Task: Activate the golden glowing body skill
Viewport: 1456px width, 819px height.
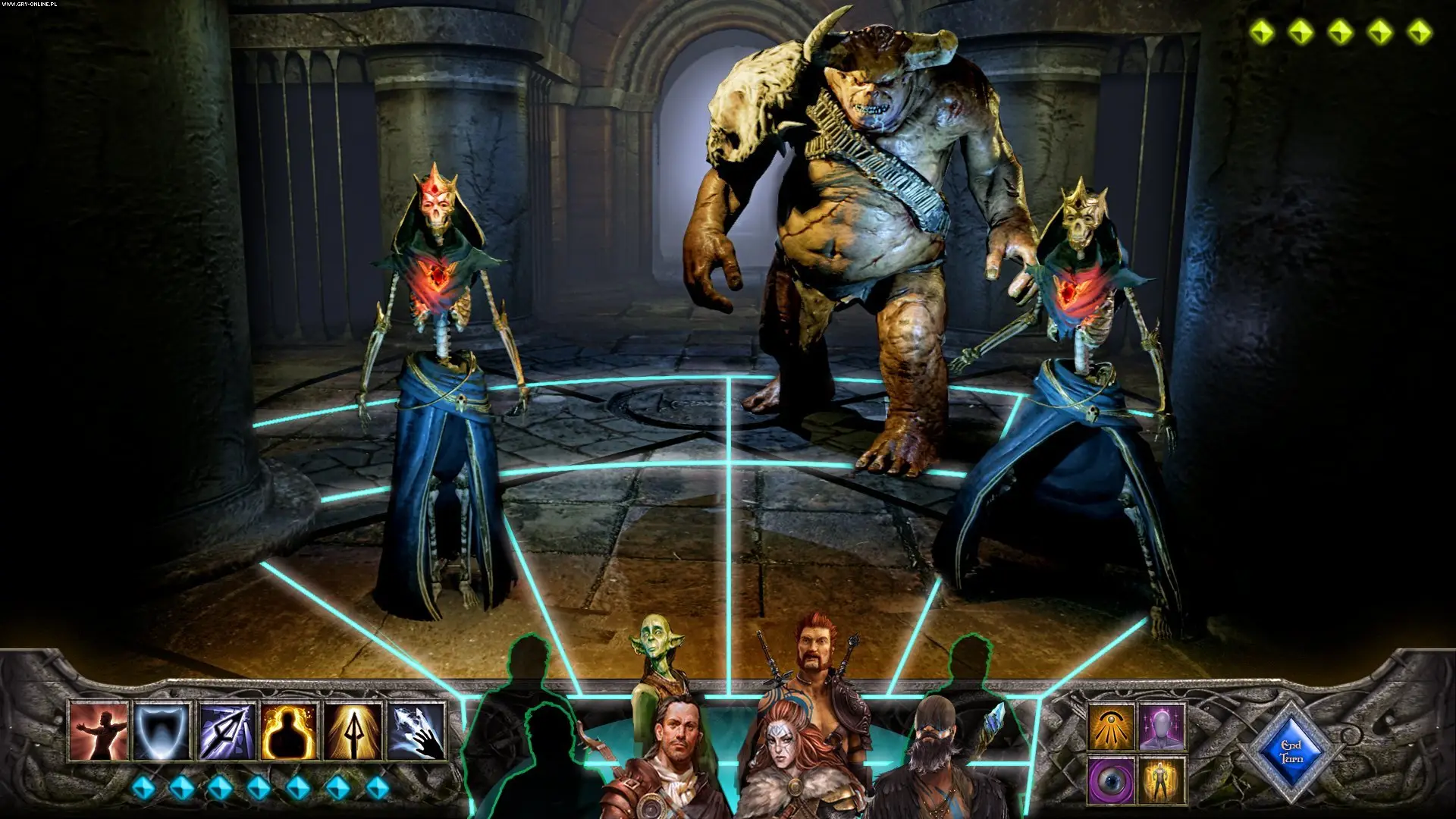Action: [x=1161, y=780]
